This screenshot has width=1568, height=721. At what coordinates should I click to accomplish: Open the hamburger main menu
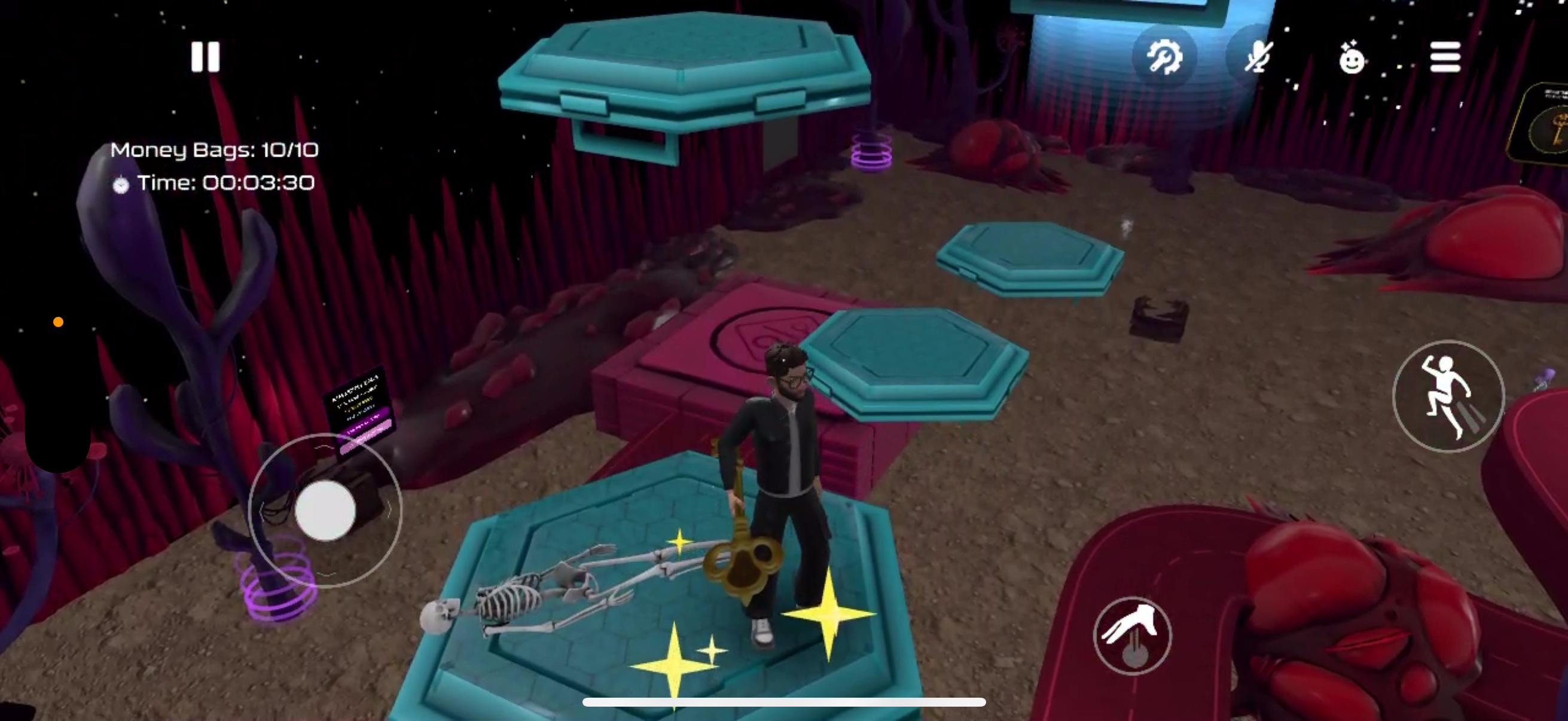(x=1445, y=58)
